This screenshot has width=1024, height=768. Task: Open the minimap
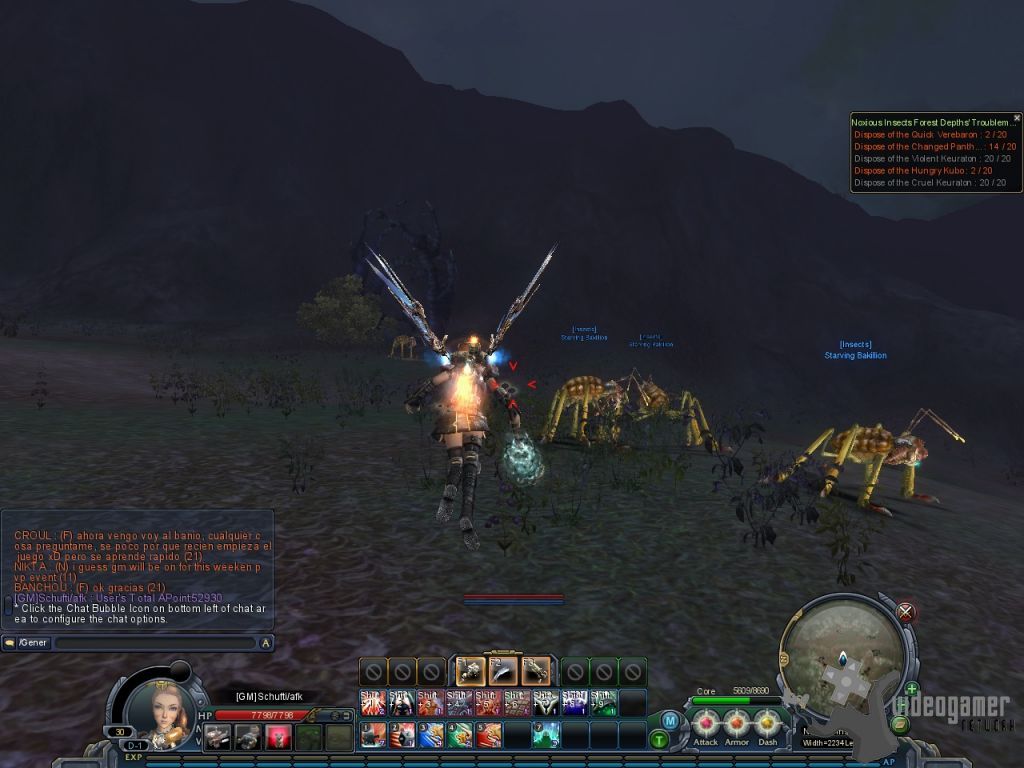tap(842, 655)
